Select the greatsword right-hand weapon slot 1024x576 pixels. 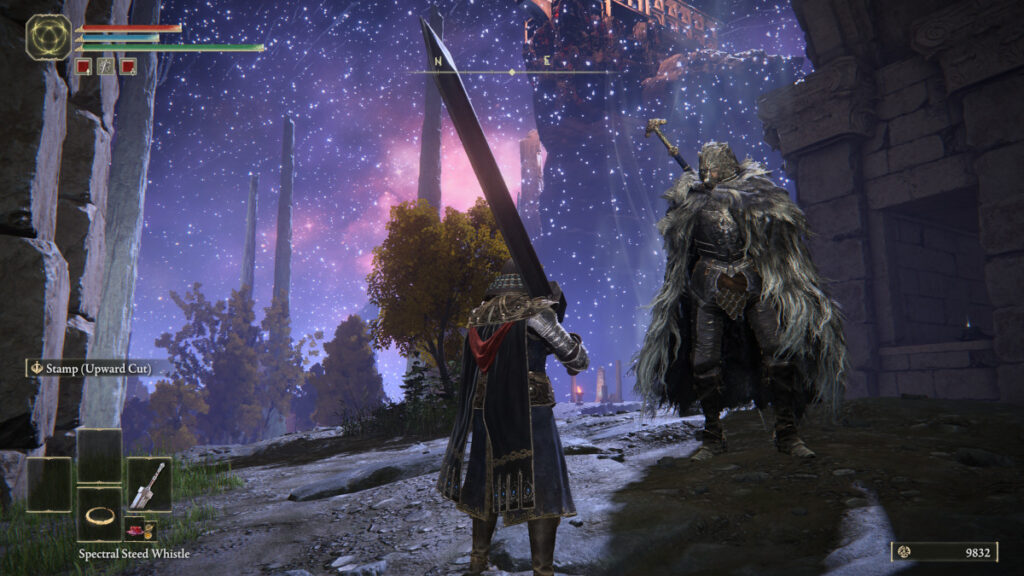(149, 484)
